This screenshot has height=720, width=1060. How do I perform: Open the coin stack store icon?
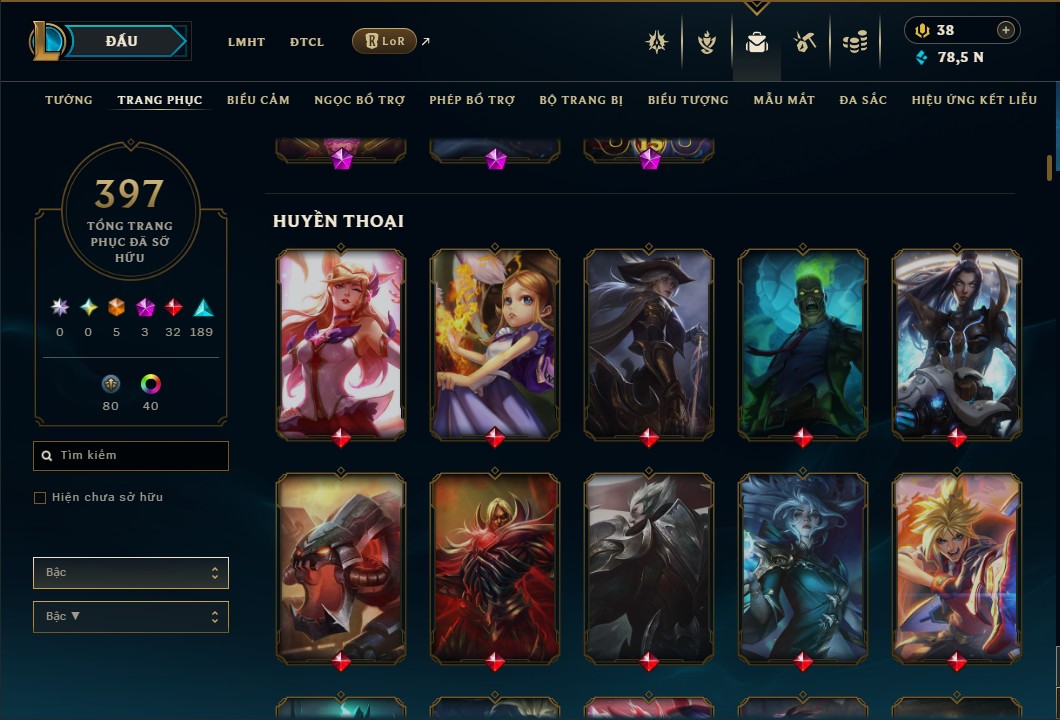pyautogui.click(x=854, y=42)
